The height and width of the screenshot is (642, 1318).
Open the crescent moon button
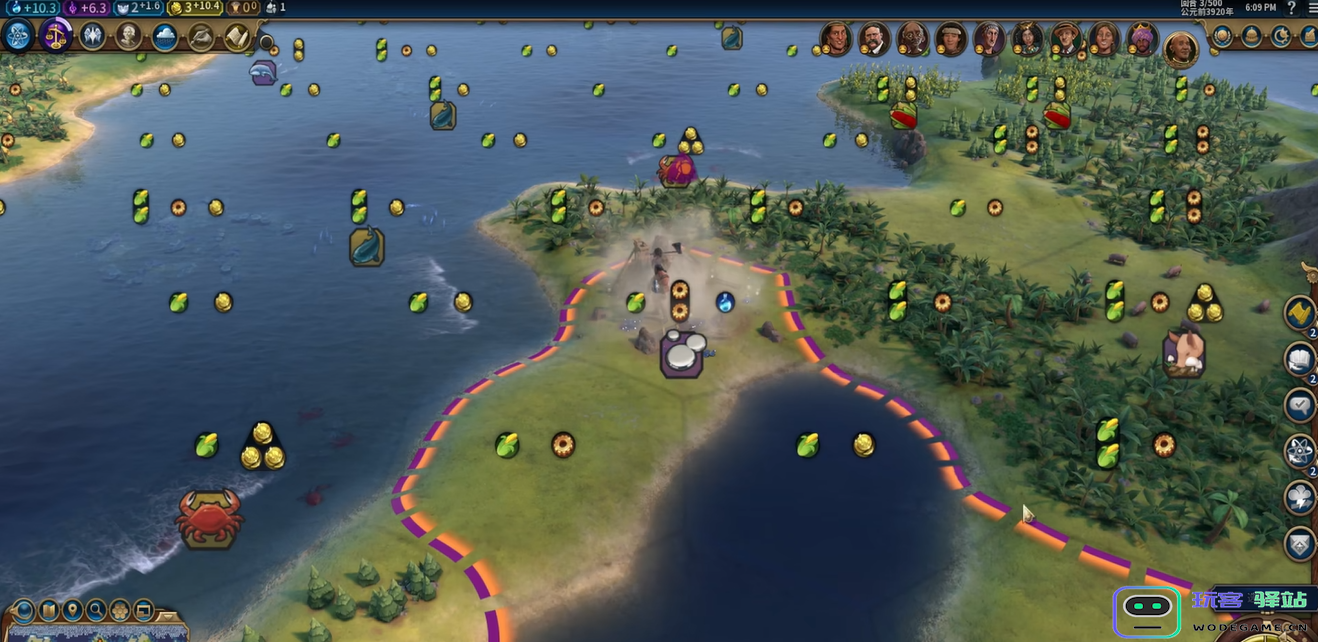pos(1281,37)
